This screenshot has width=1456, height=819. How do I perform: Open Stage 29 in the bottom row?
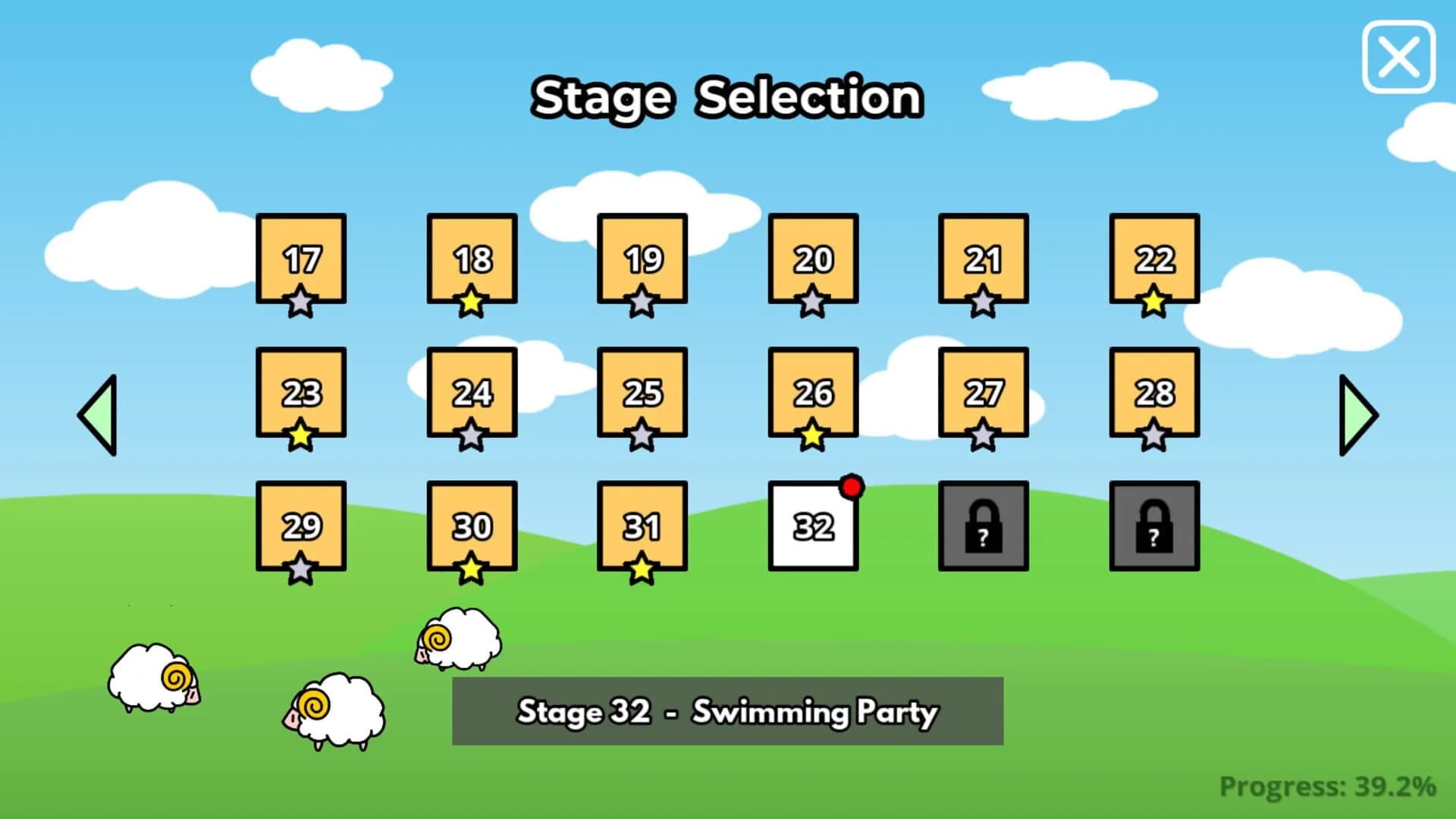point(300,526)
